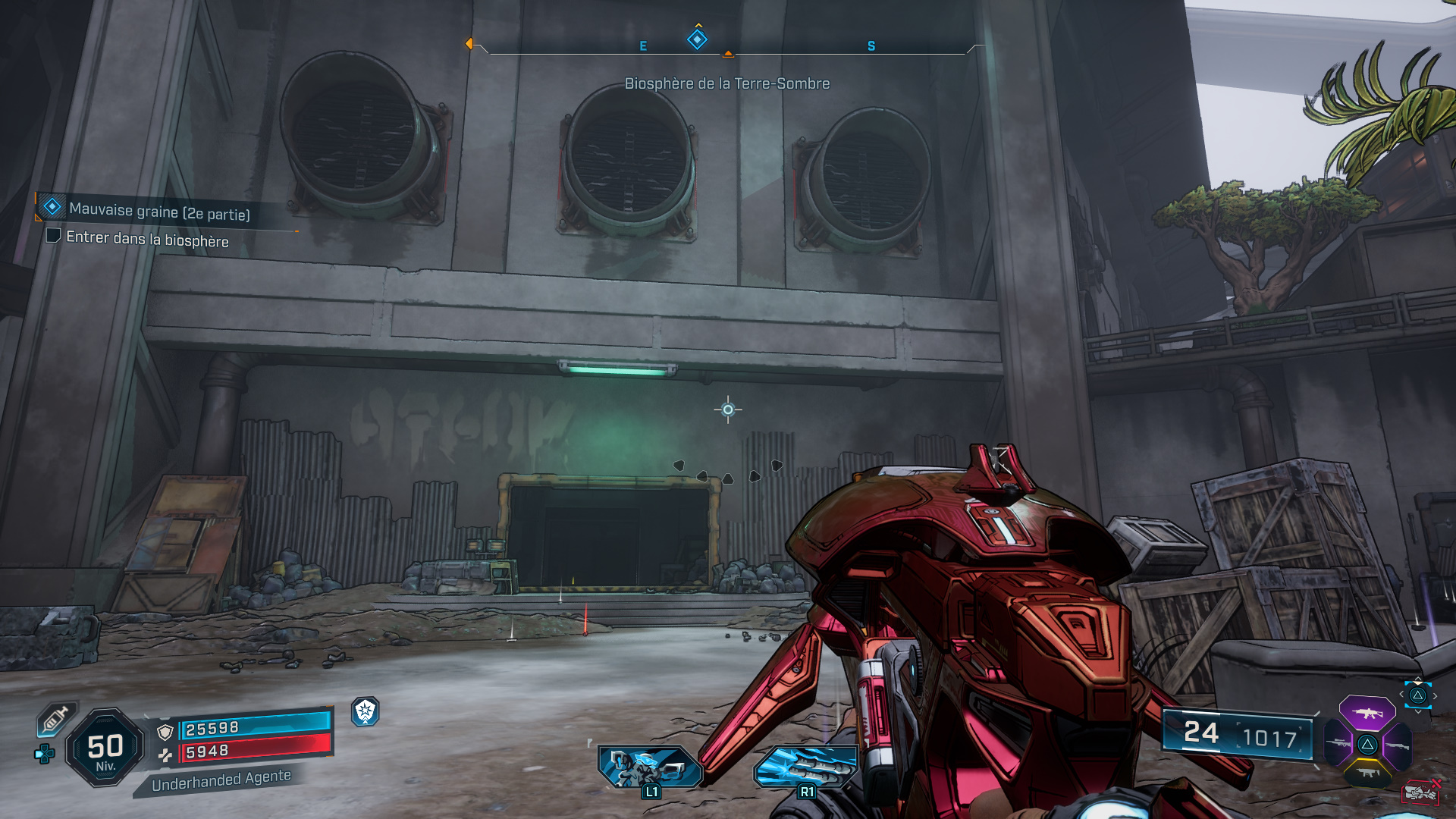Select the sniper rifle slot in the weapon wheel

point(1338,744)
